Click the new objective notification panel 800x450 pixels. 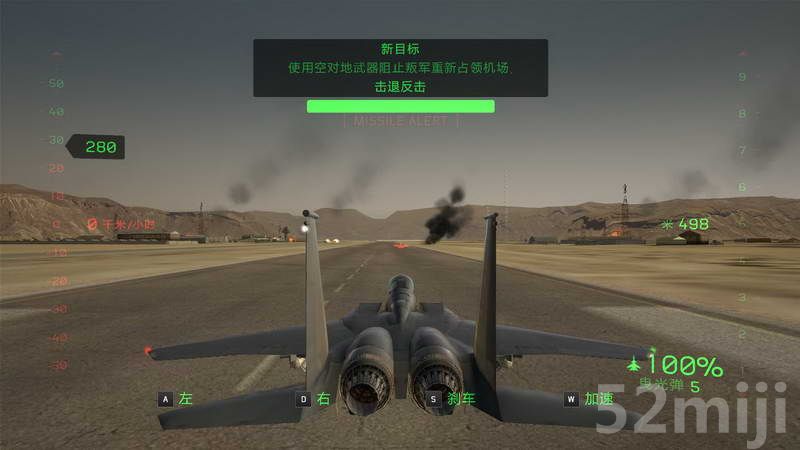pos(400,68)
